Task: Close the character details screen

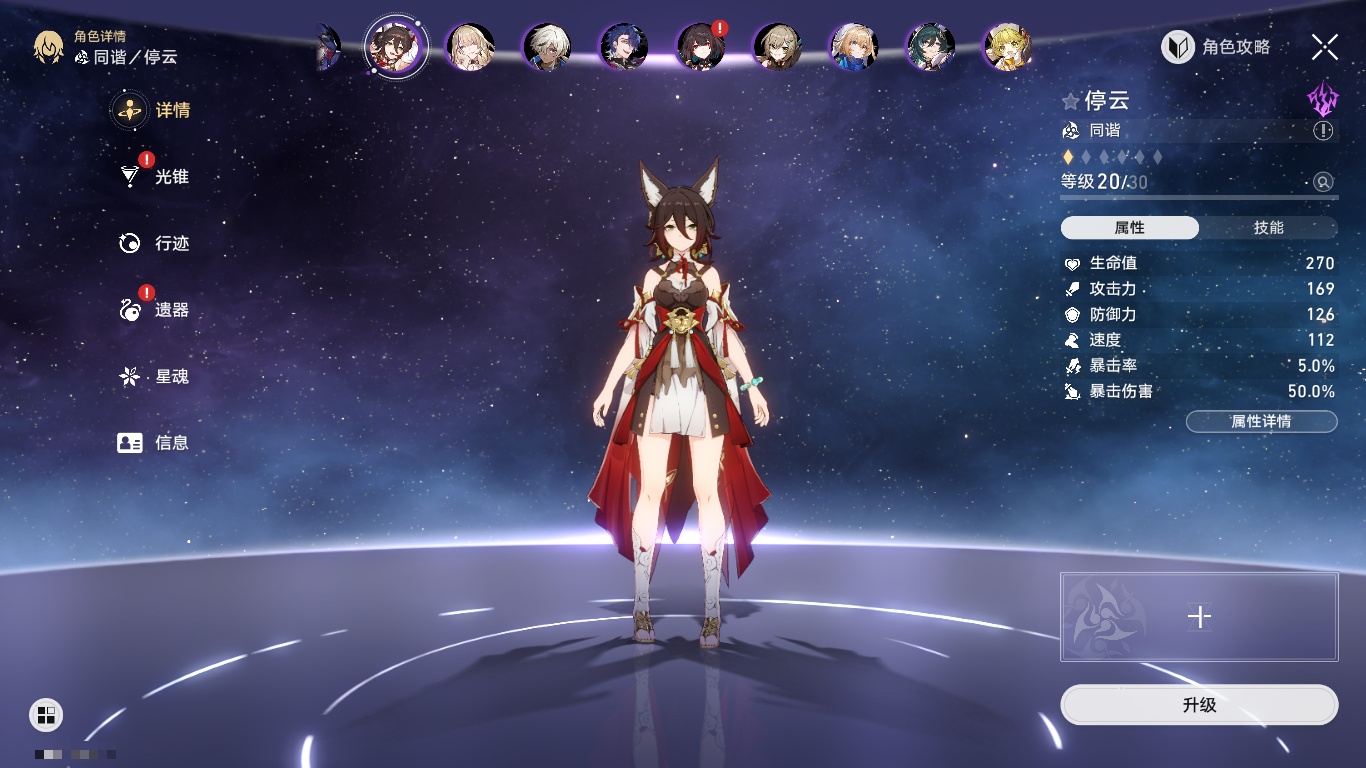Action: click(x=1325, y=47)
